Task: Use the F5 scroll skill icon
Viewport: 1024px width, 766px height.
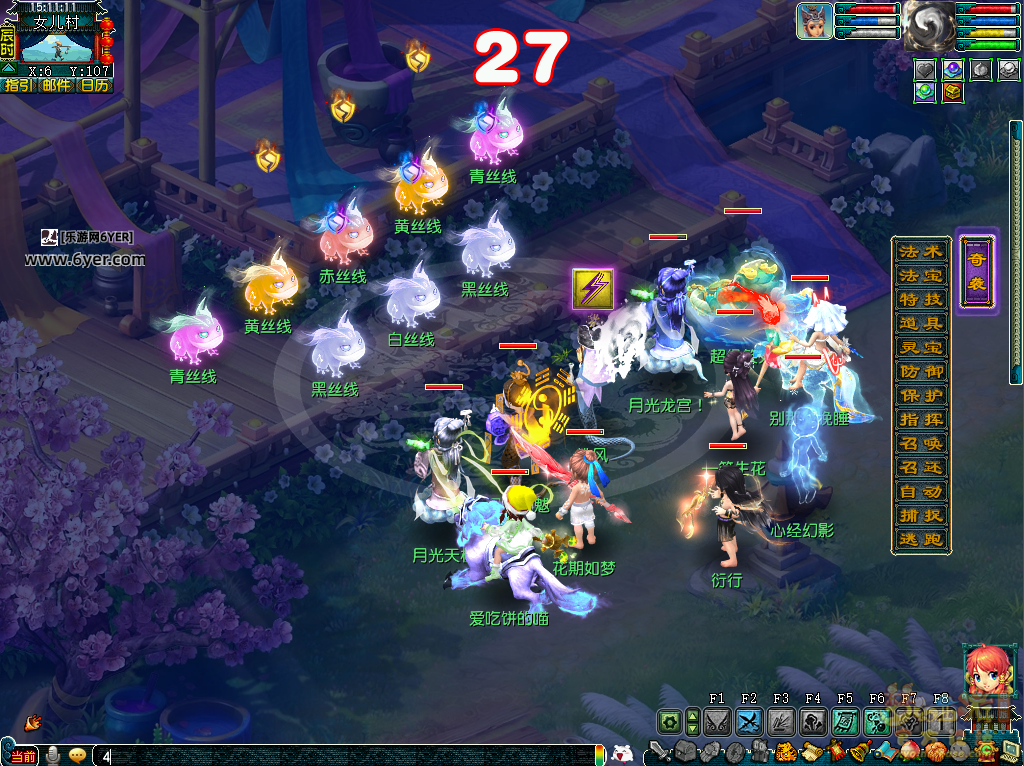Action: click(x=845, y=722)
